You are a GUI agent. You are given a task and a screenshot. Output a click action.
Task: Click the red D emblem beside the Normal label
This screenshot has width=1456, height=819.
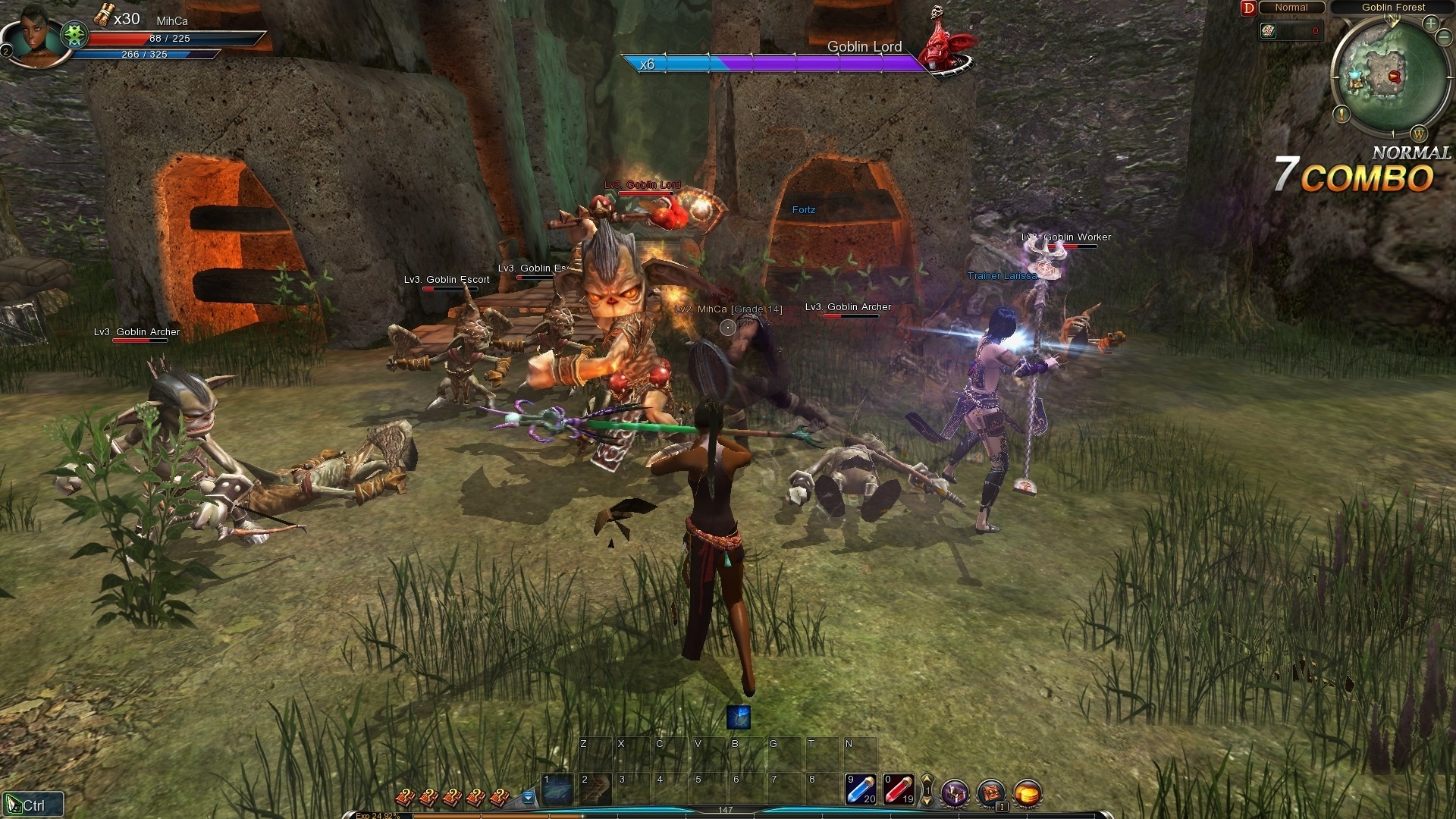[x=1248, y=8]
